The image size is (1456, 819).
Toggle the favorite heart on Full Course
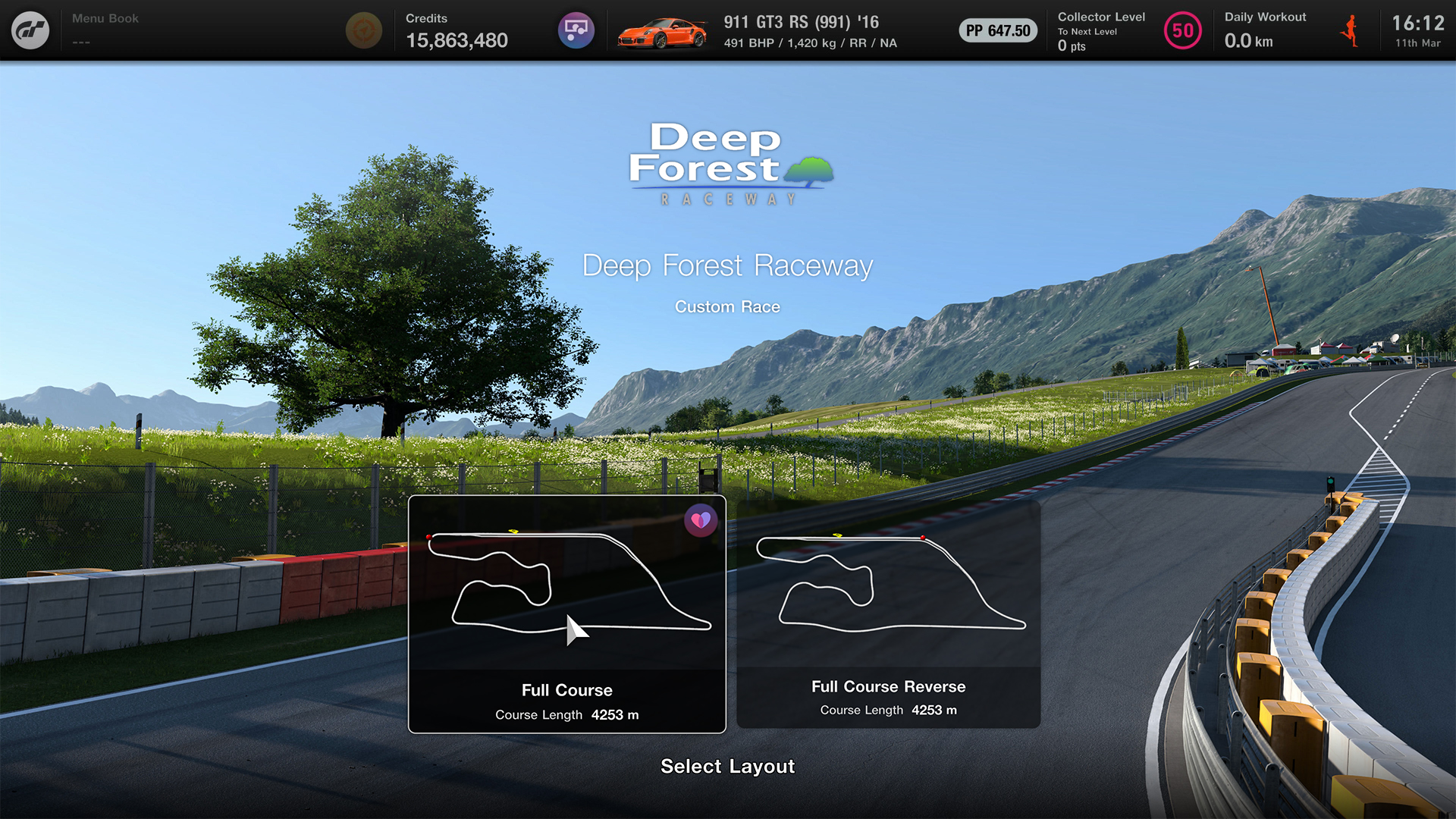click(x=700, y=521)
